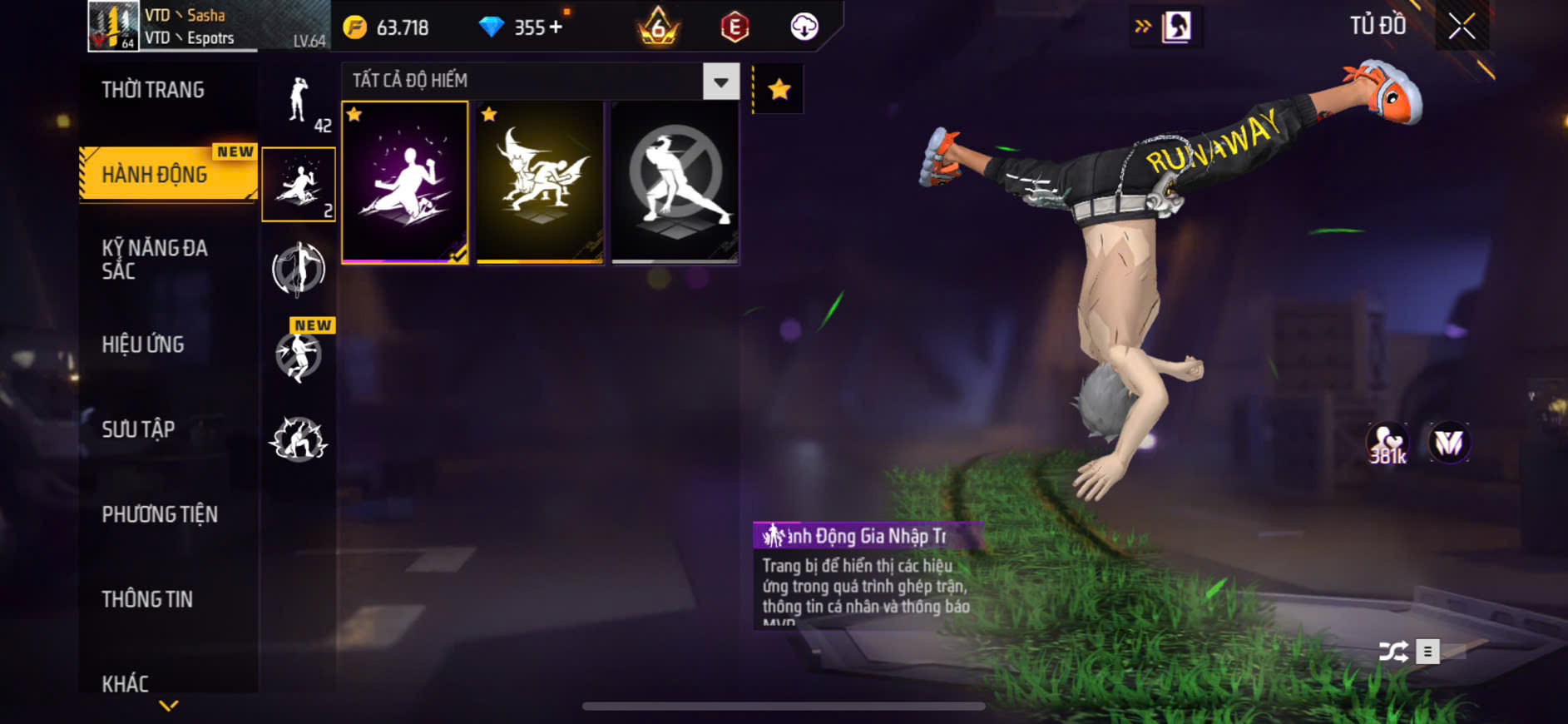This screenshot has width=1568, height=724.
Task: Select the crossed-out no-emote card
Action: 675,182
